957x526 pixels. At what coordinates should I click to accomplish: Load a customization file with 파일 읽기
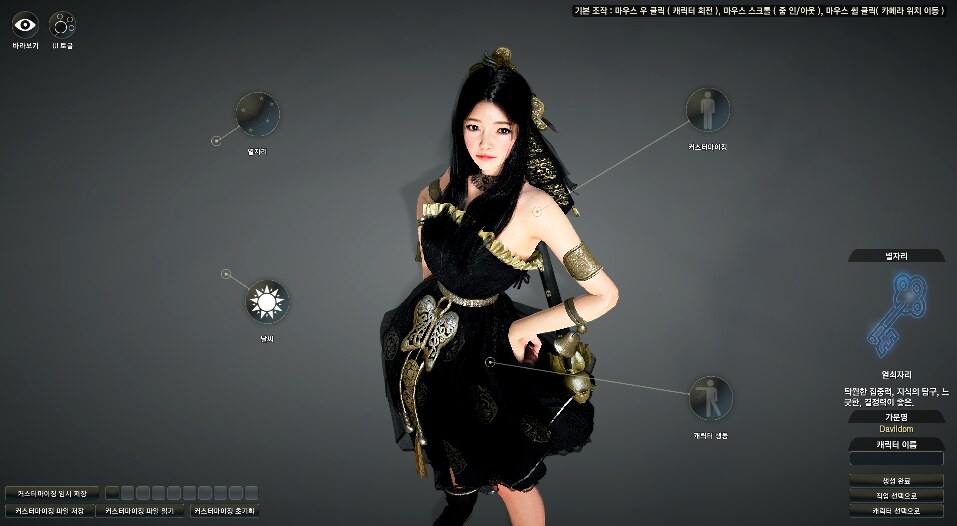coord(140,510)
